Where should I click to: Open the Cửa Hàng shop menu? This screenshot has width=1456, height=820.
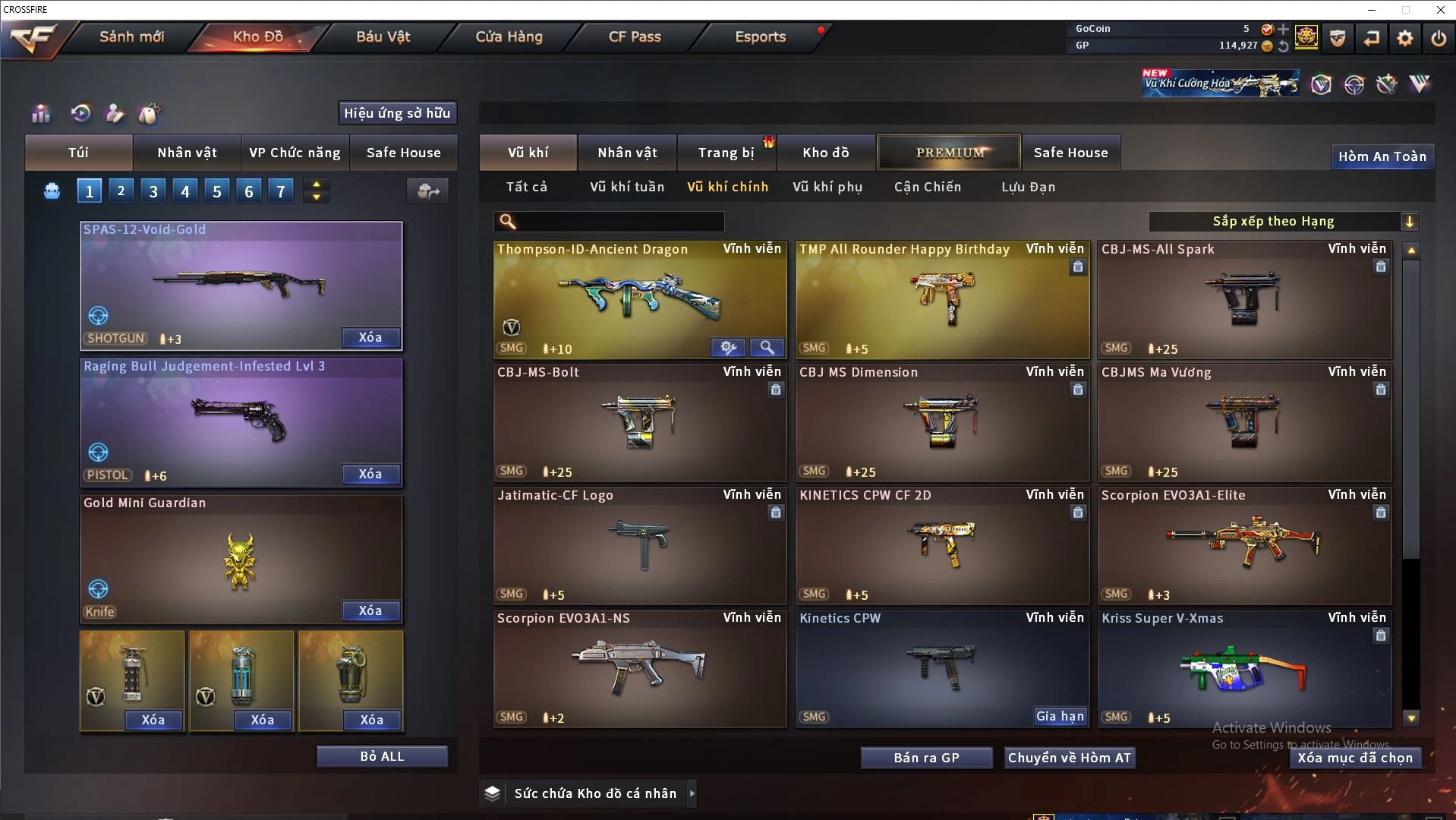click(x=509, y=36)
